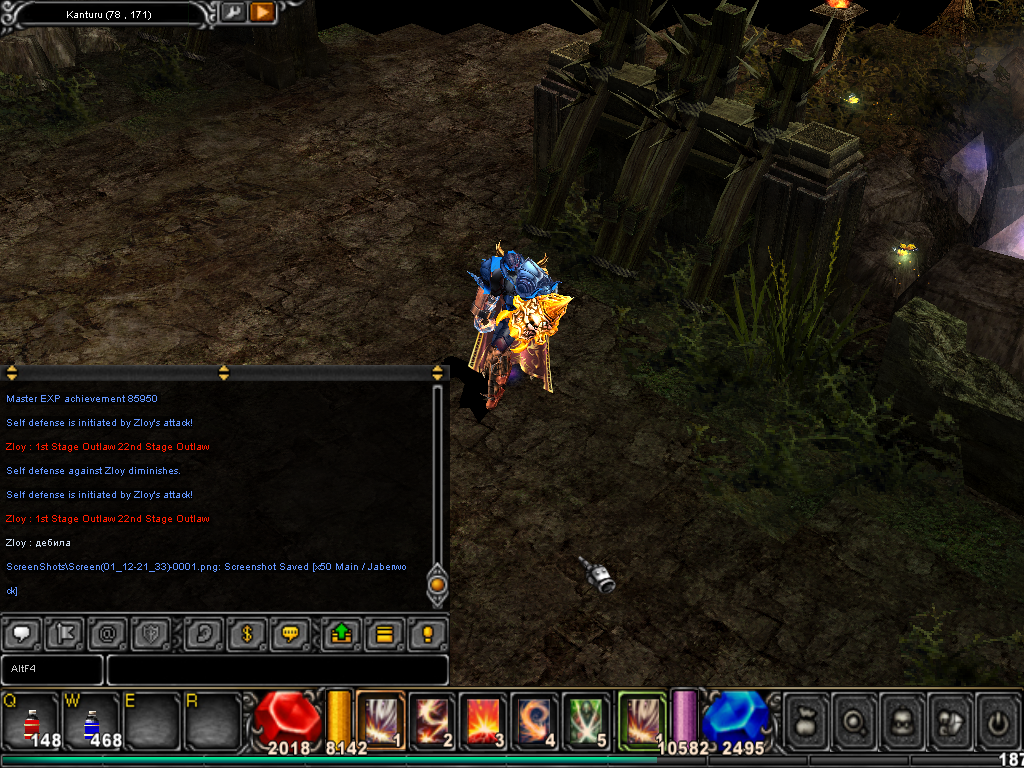The image size is (1024, 768).
Task: Click the empty chat message input box
Action: pyautogui.click(x=277, y=669)
